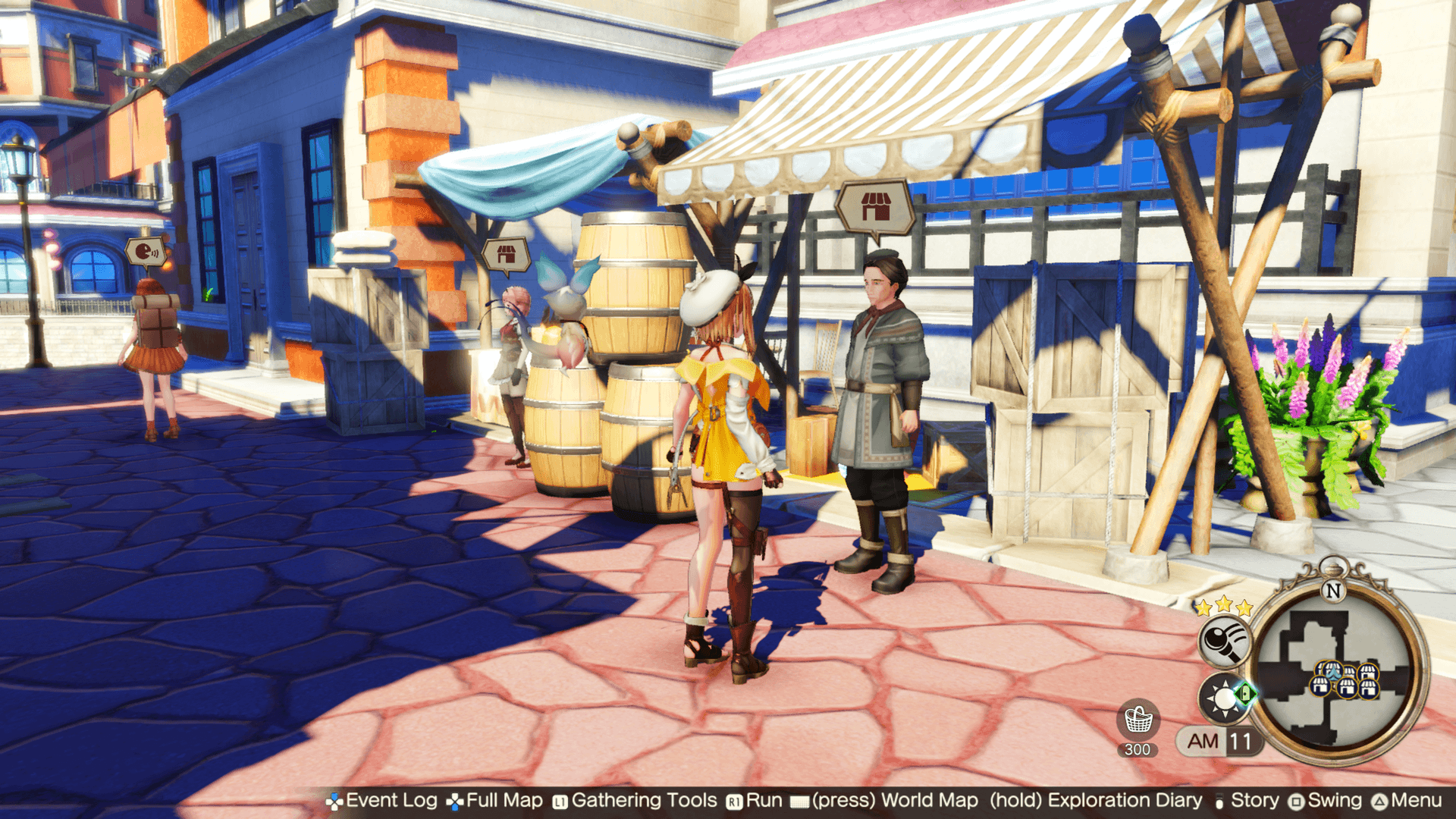Click the speech bubble marker above the backpack girl
The width and height of the screenshot is (1456, 819).
tap(145, 252)
